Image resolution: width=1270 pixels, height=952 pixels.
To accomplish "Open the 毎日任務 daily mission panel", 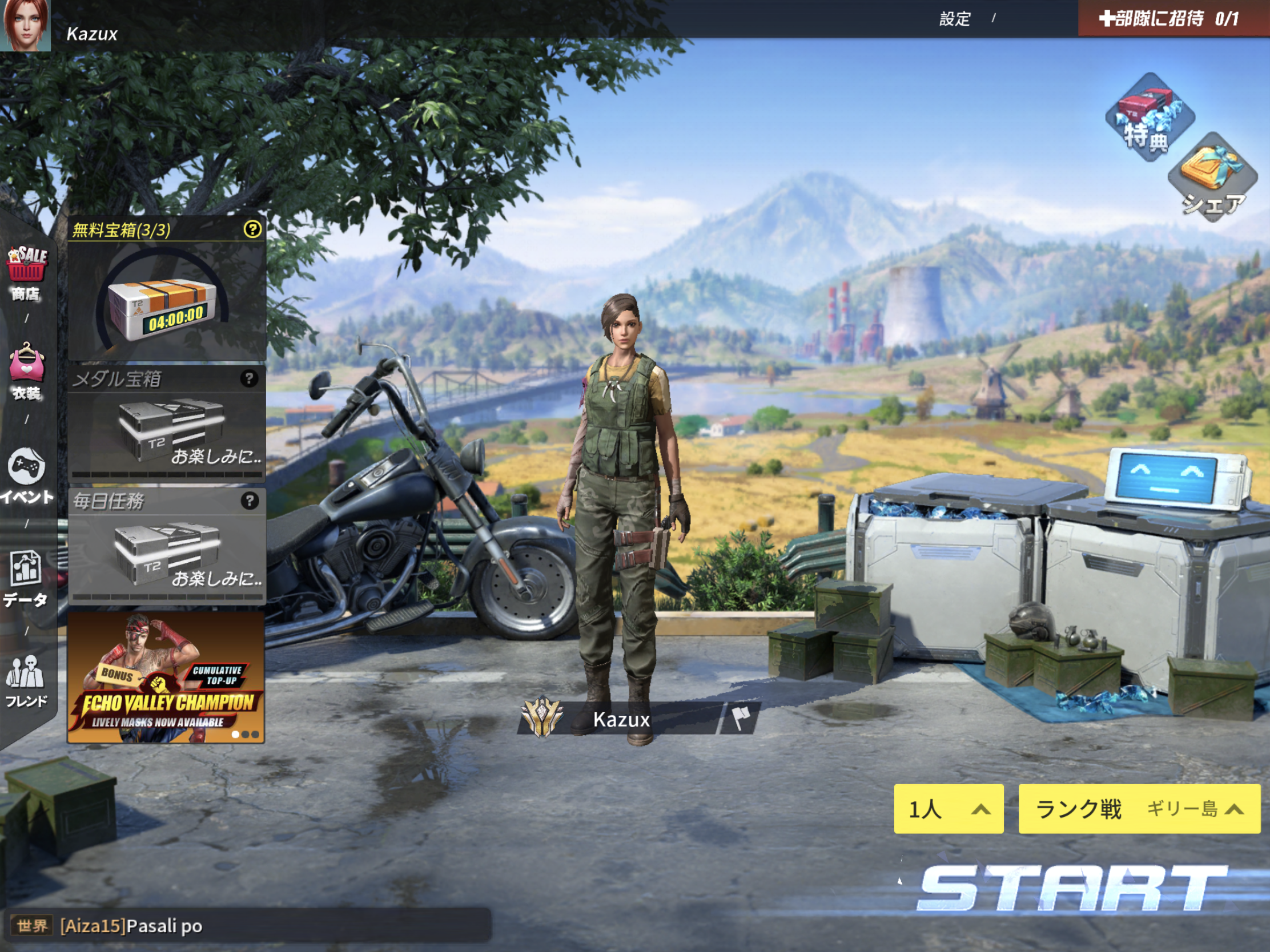I will [x=167, y=546].
